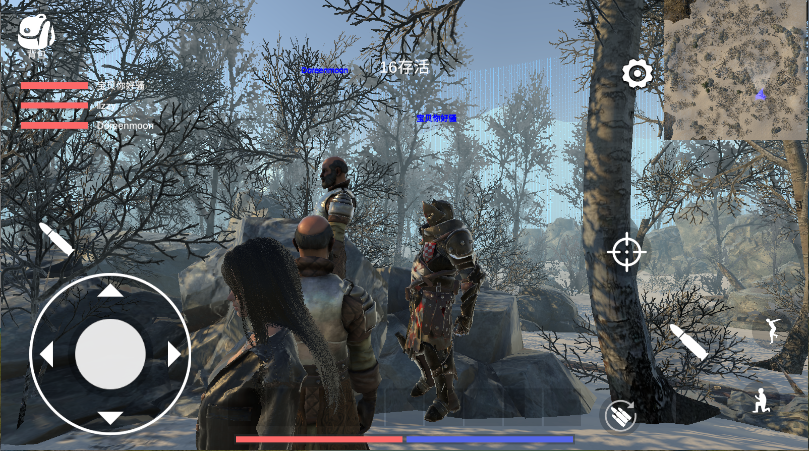
Task: Tap the joystick's right arrow
Action: [x=174, y=354]
